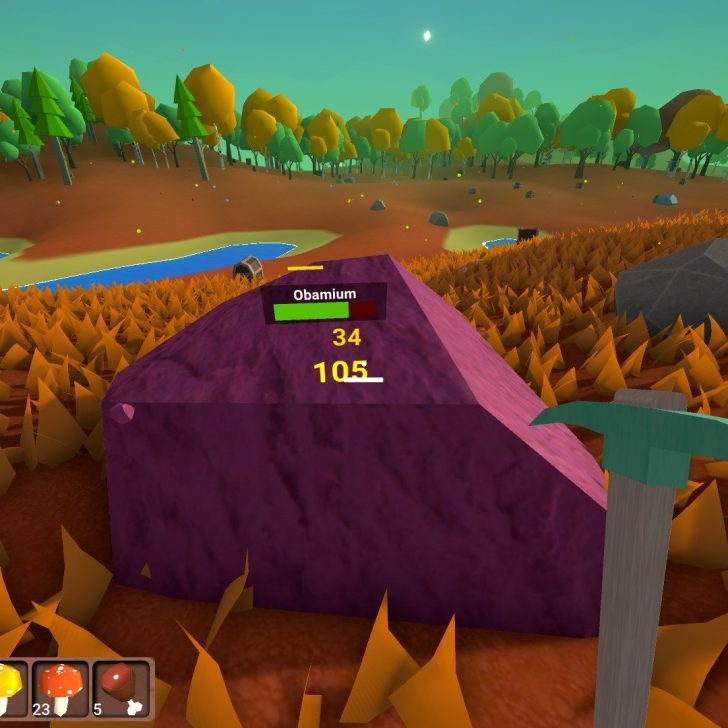728x728 pixels.
Task: Select the red mushroom slot with 23
Action: 60,688
